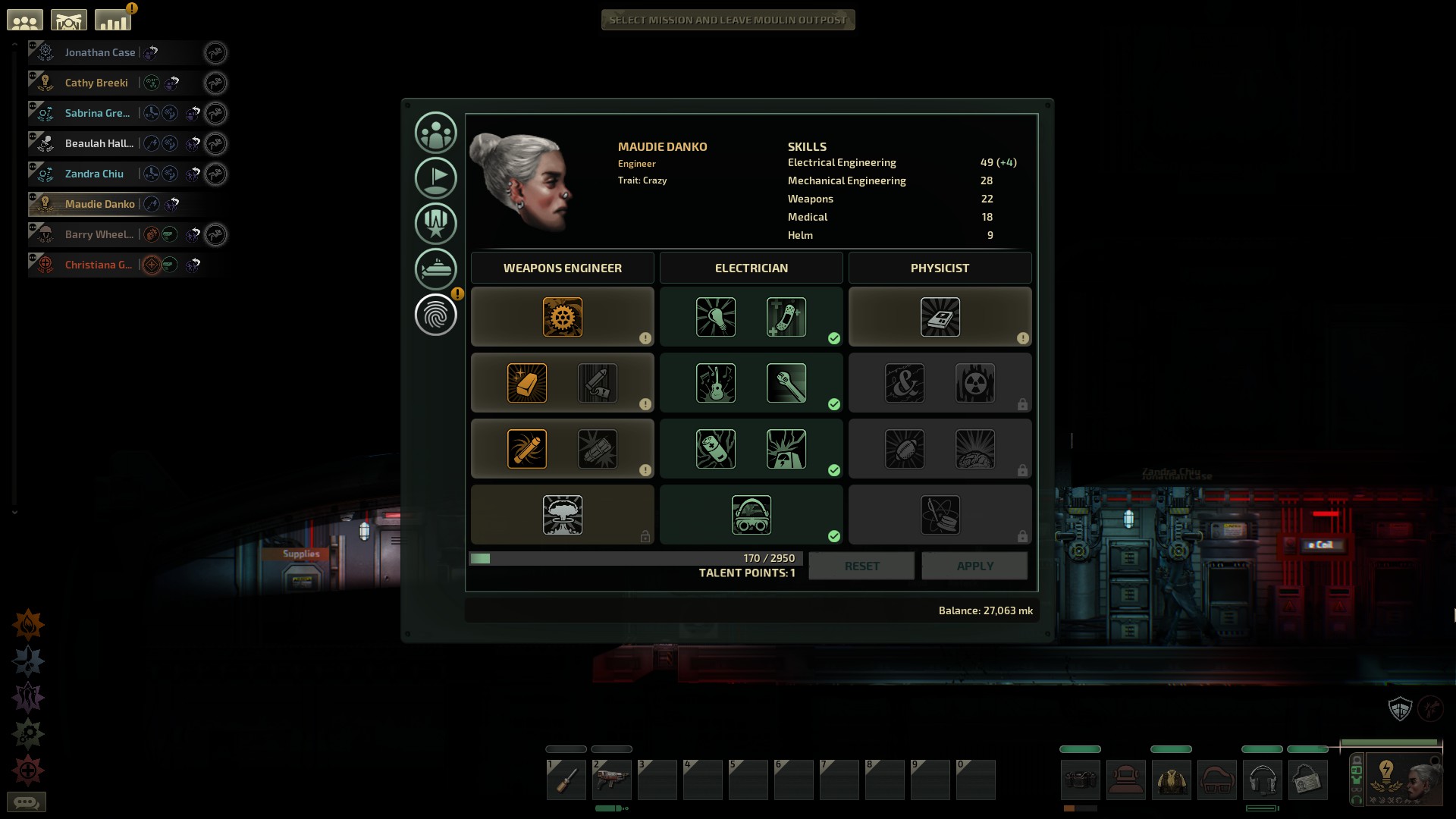Select the gun in hotbar slot two
This screenshot has width=1456, height=819.
(x=612, y=780)
